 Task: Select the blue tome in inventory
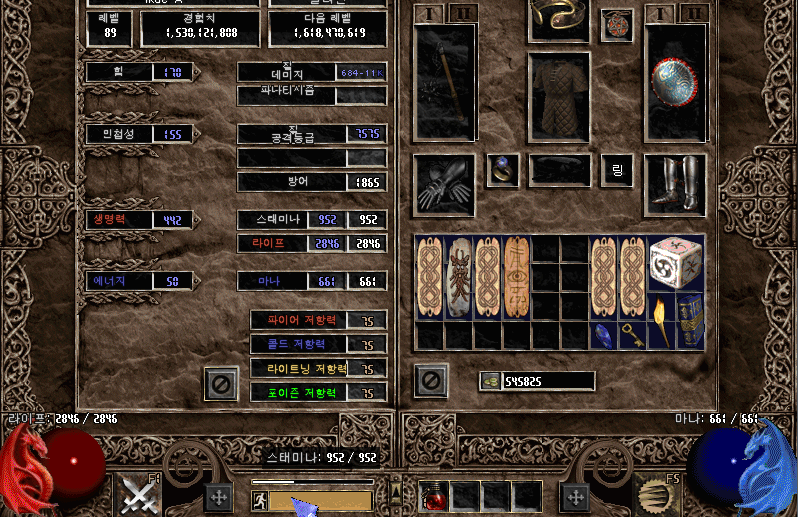point(690,322)
